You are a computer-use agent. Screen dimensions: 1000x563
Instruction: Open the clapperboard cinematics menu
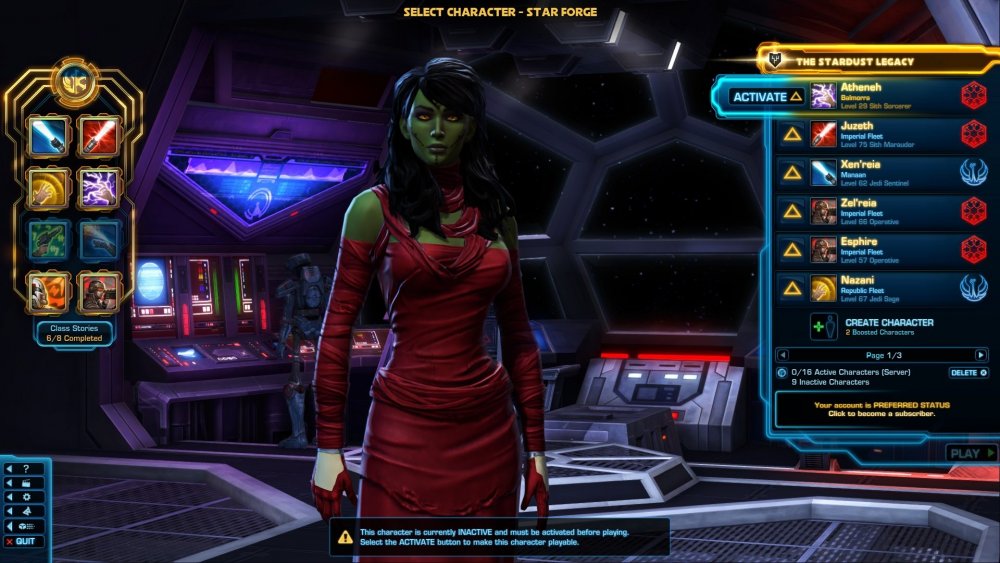click(26, 483)
